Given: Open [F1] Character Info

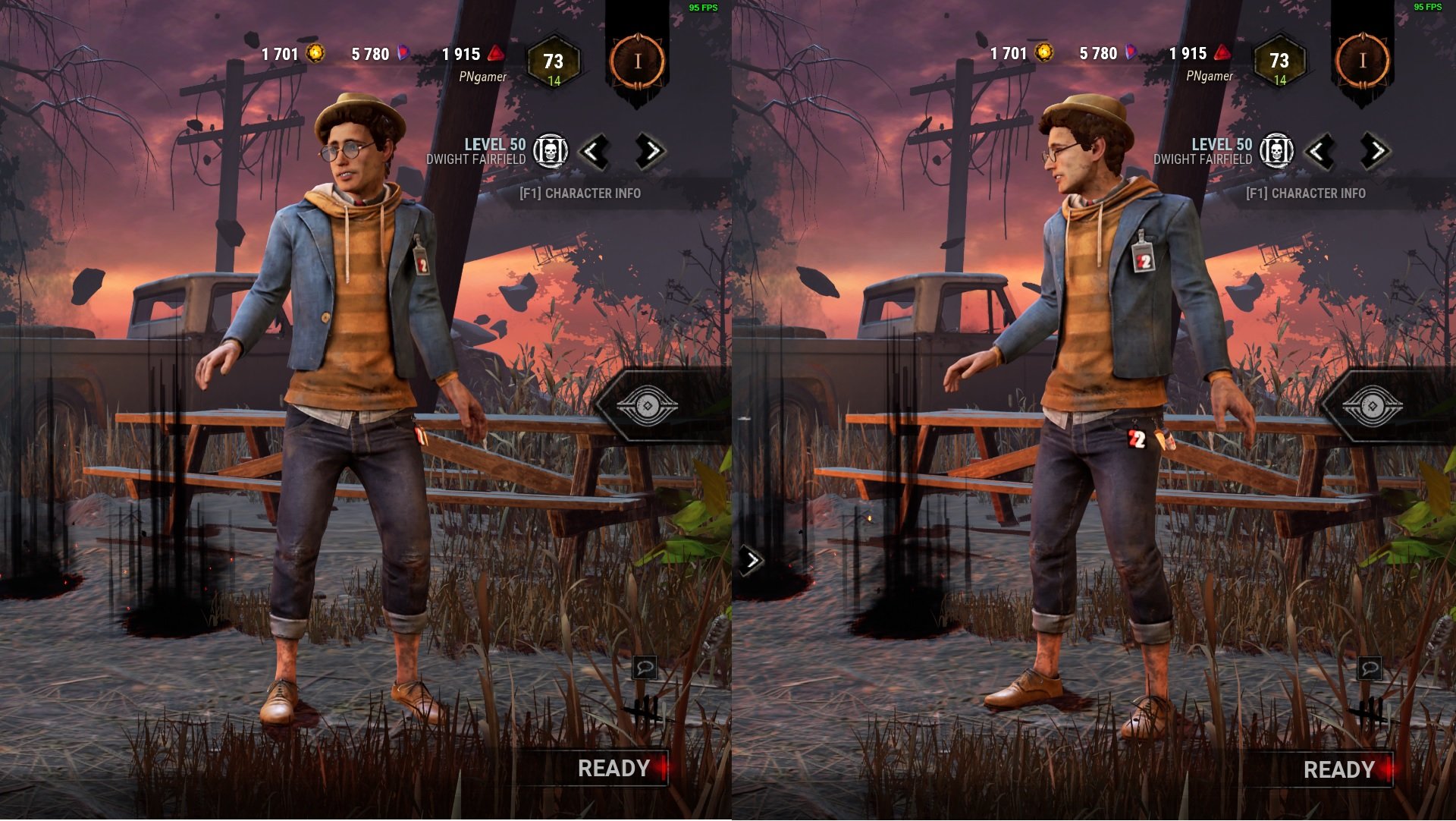Looking at the screenshot, I should (x=579, y=194).
